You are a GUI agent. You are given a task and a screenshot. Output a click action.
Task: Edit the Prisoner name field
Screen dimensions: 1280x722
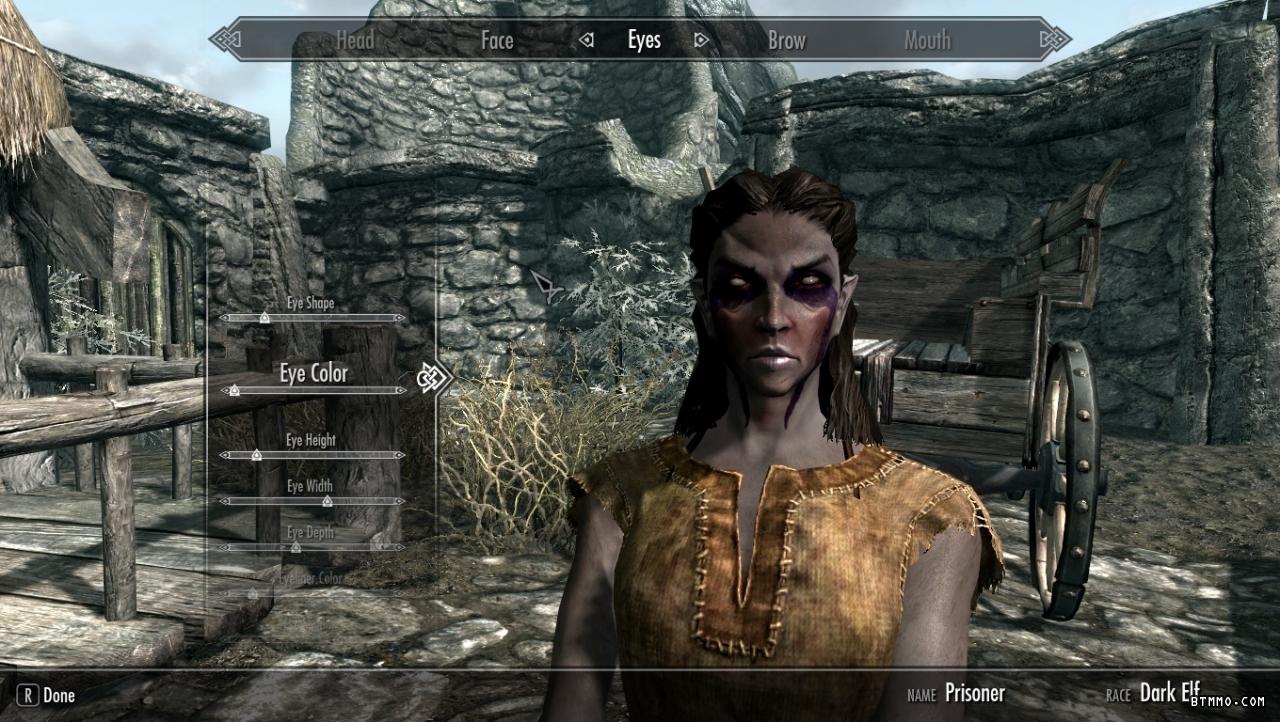pos(974,692)
